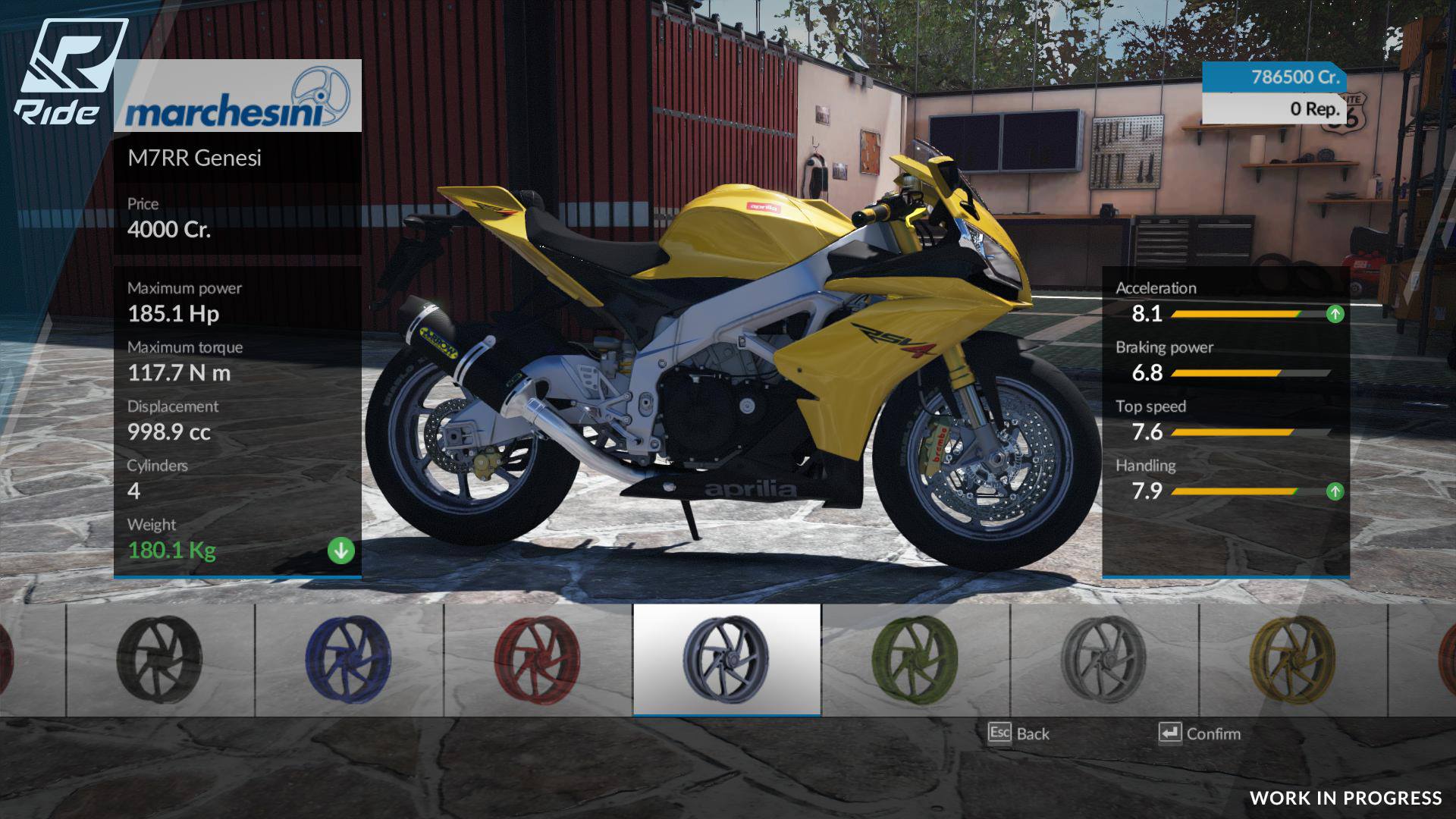This screenshot has width=1456, height=819.
Task: Select the highlighted dark grey rim
Action: 726,659
